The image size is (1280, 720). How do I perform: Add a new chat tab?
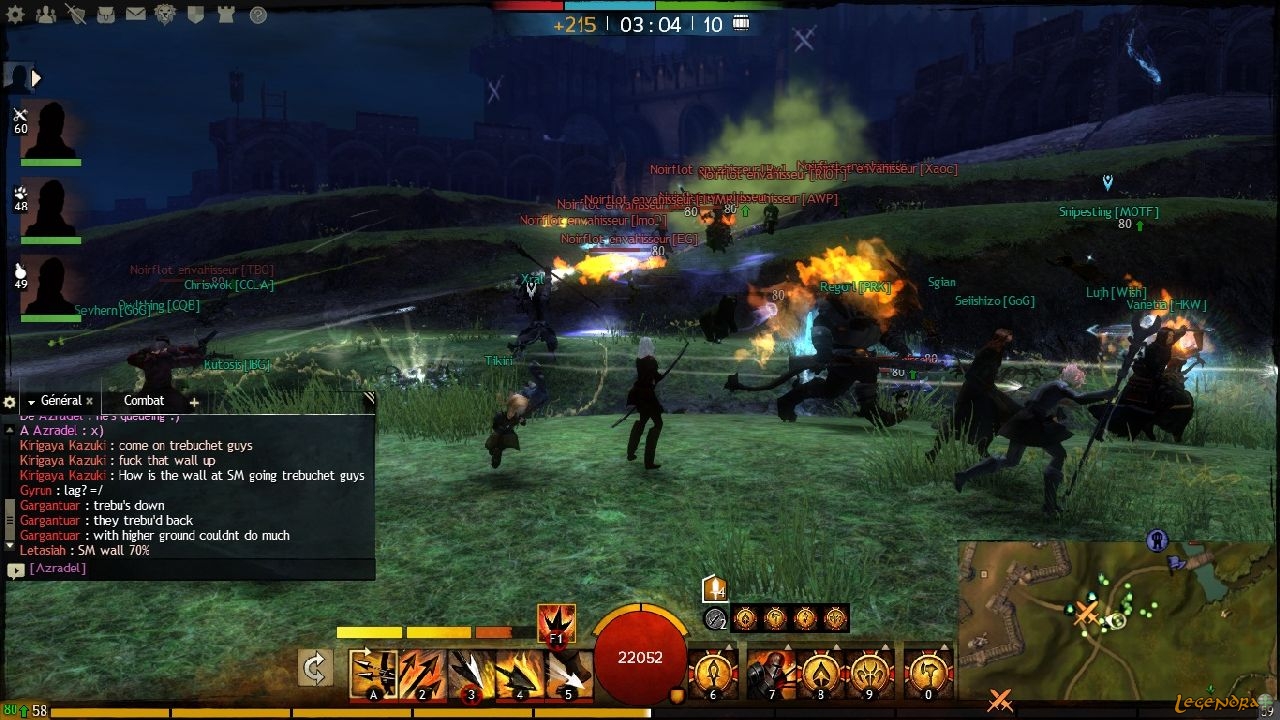[194, 402]
